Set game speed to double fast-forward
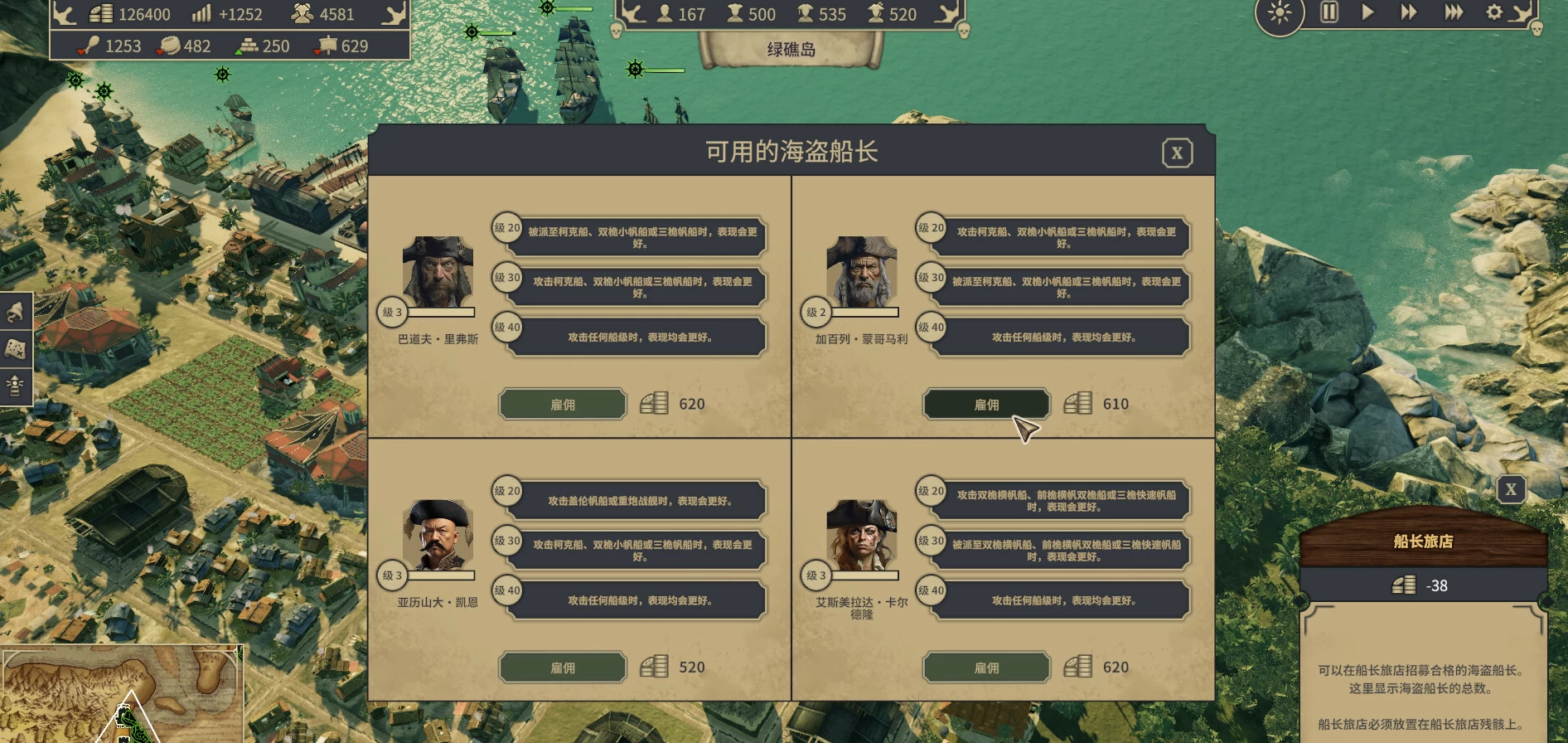Screen dimensions: 1568x743 tap(1409, 12)
